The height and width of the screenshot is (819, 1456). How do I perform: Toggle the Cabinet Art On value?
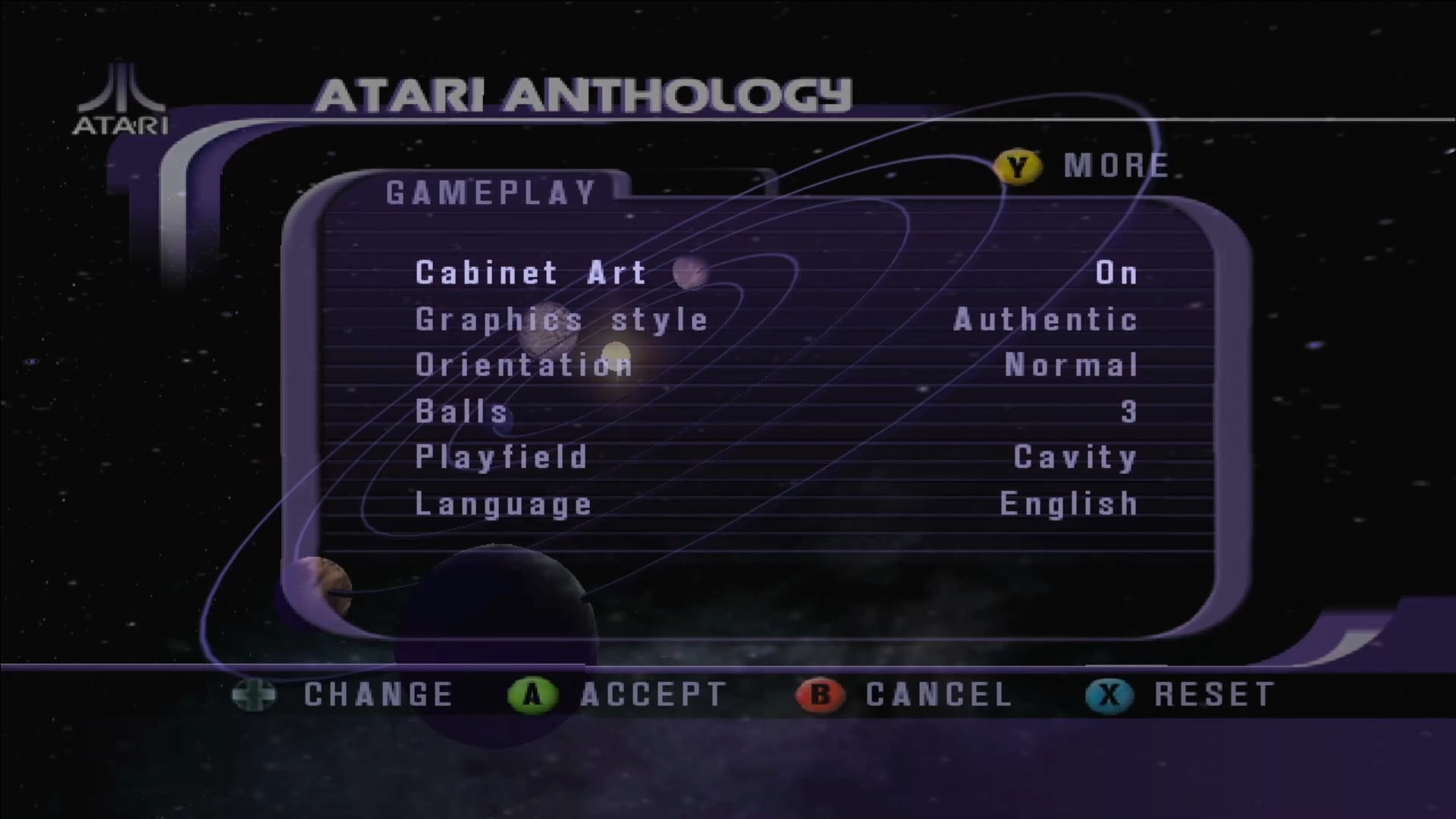click(x=1116, y=273)
